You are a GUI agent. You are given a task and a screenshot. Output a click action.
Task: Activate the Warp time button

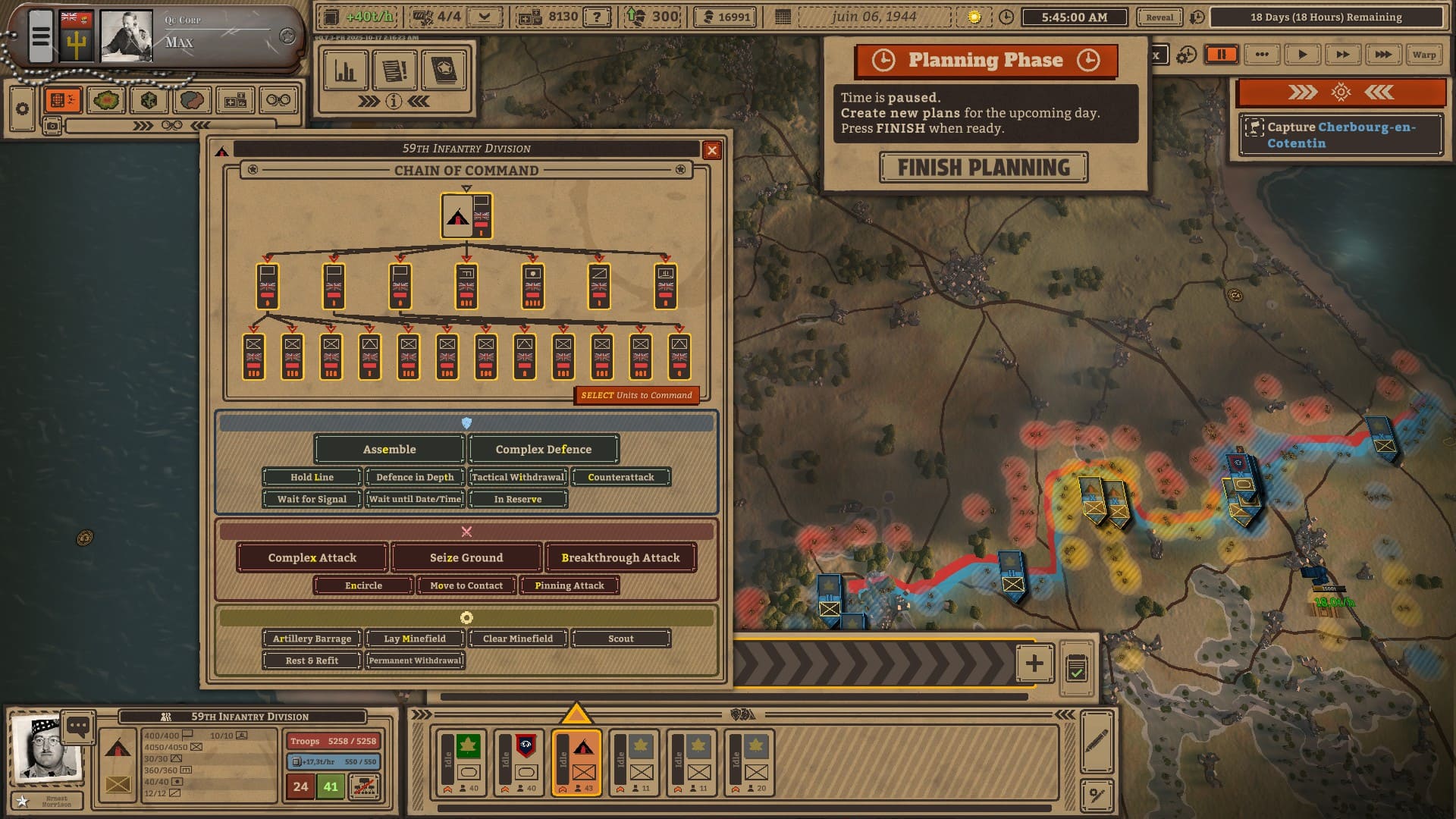tap(1423, 55)
